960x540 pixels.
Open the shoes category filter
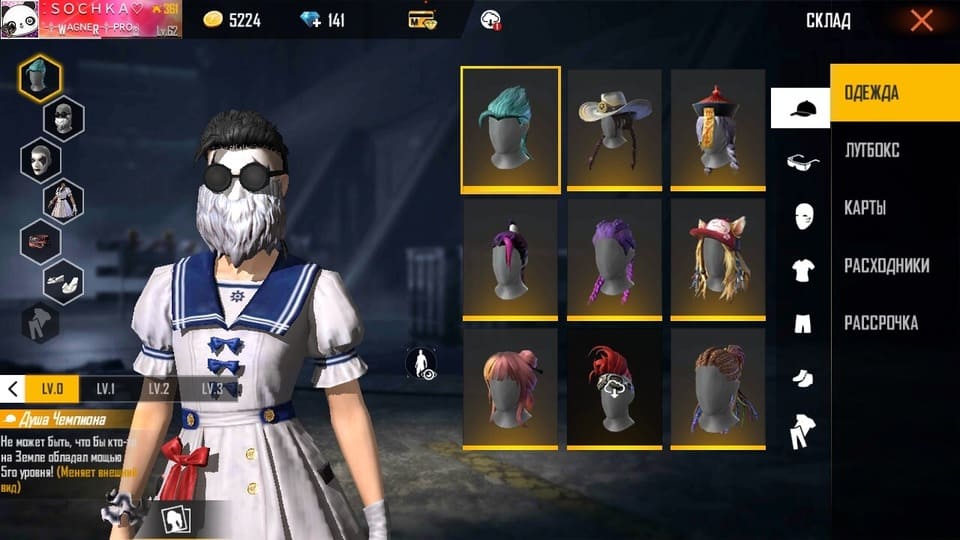tap(801, 377)
